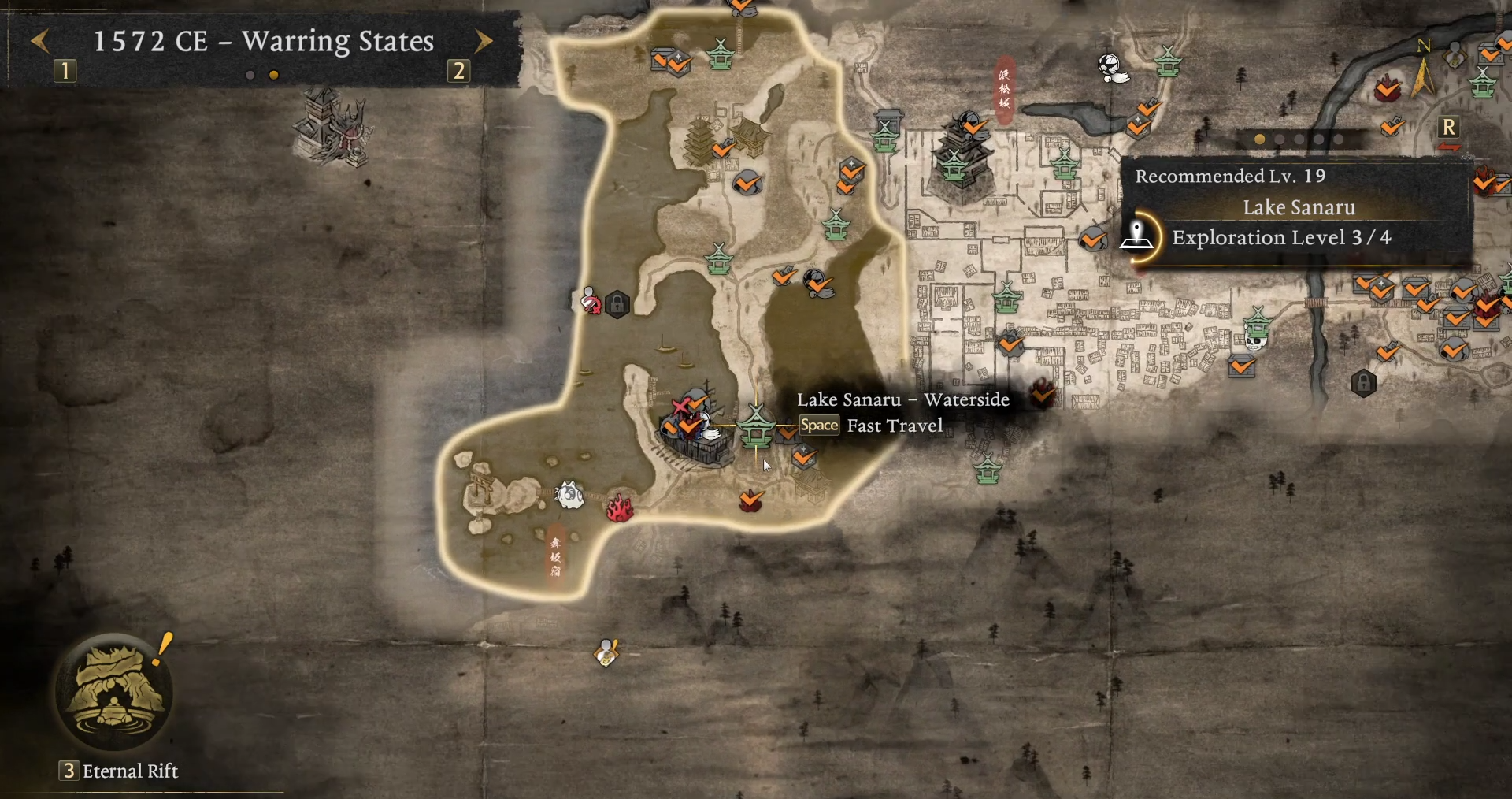Select the lone marker south of the highlighted region
This screenshot has width=1512, height=799.
coord(606,652)
